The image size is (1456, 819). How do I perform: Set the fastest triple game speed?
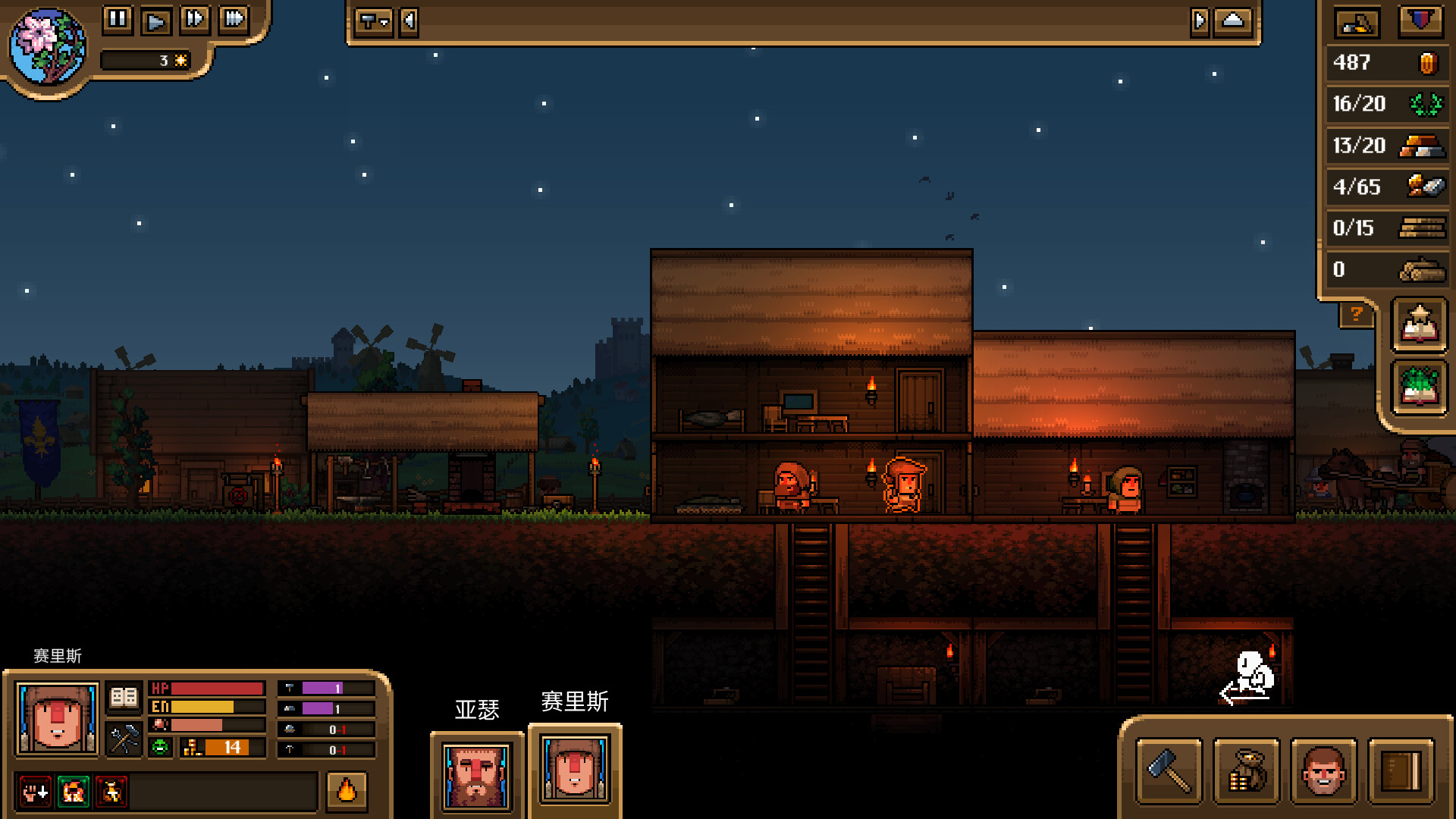(234, 19)
